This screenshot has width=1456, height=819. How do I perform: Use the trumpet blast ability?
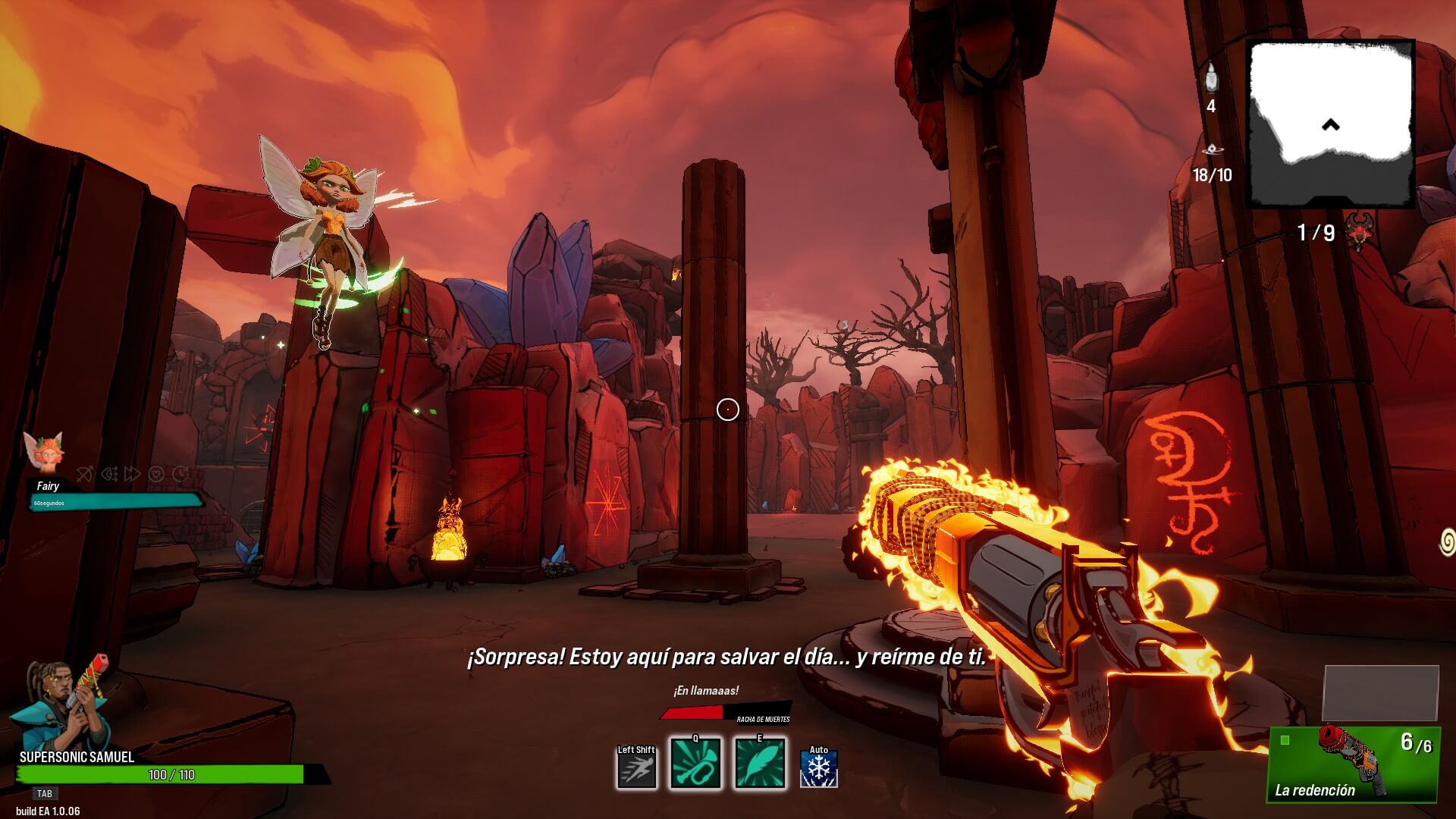(x=695, y=764)
